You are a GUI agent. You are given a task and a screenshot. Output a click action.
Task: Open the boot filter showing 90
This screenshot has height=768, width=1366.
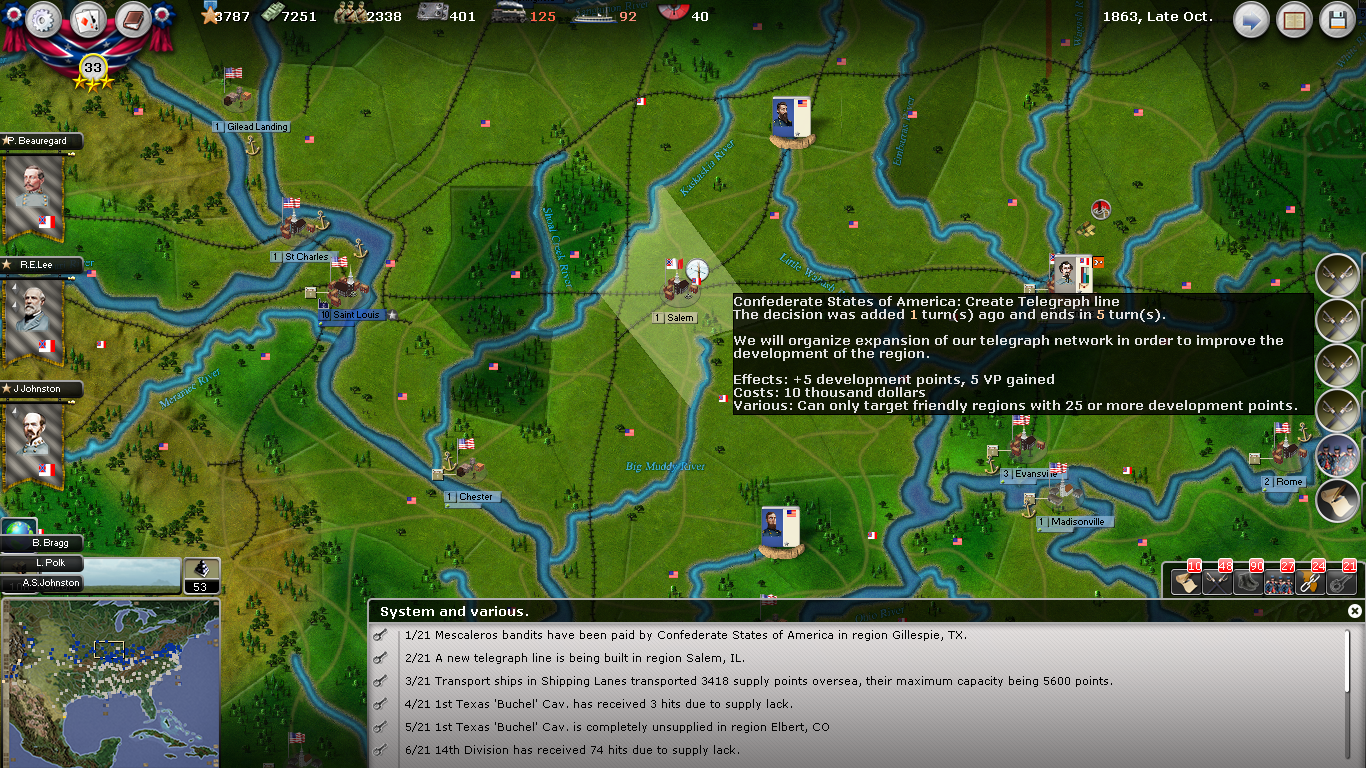(x=1248, y=581)
